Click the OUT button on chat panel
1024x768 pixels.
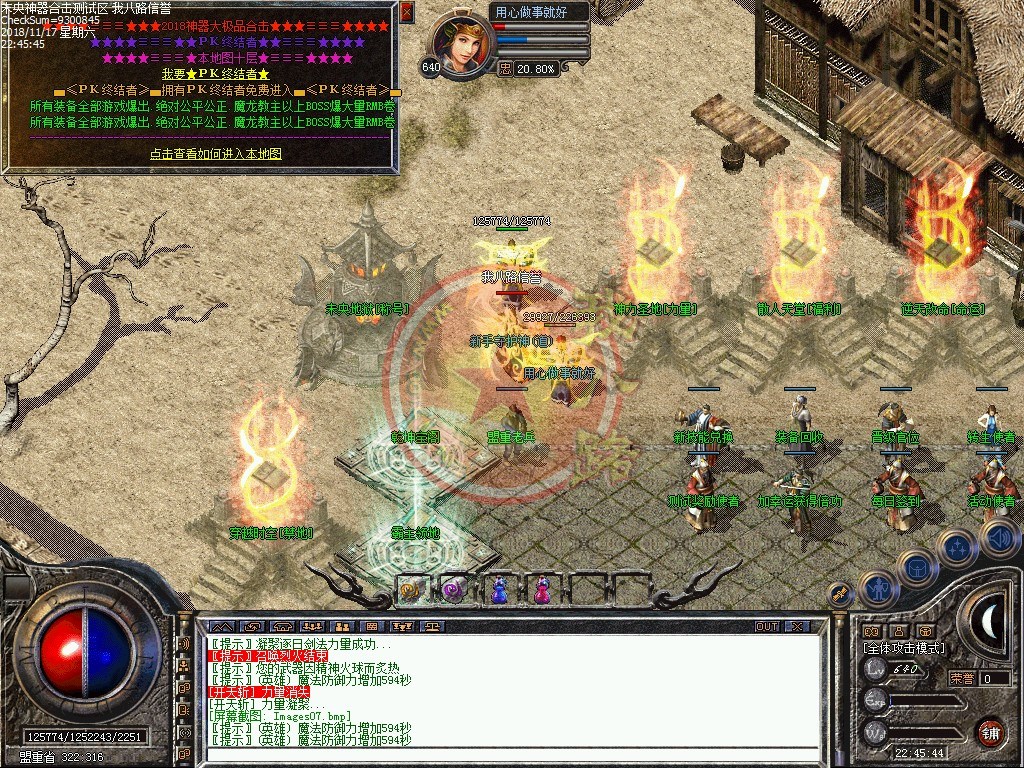[767, 627]
